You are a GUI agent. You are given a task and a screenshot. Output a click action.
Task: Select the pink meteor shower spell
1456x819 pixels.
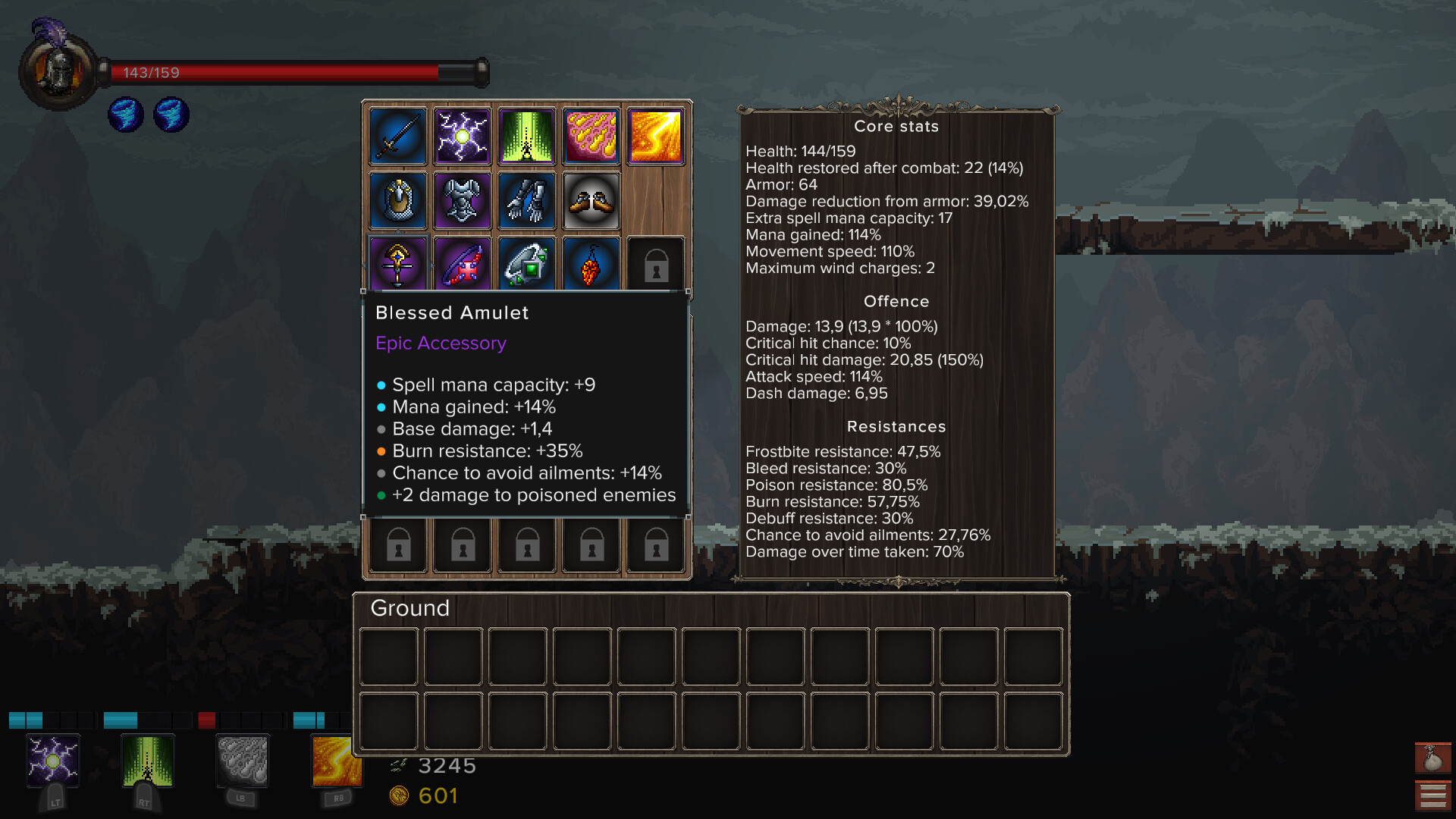(x=591, y=136)
